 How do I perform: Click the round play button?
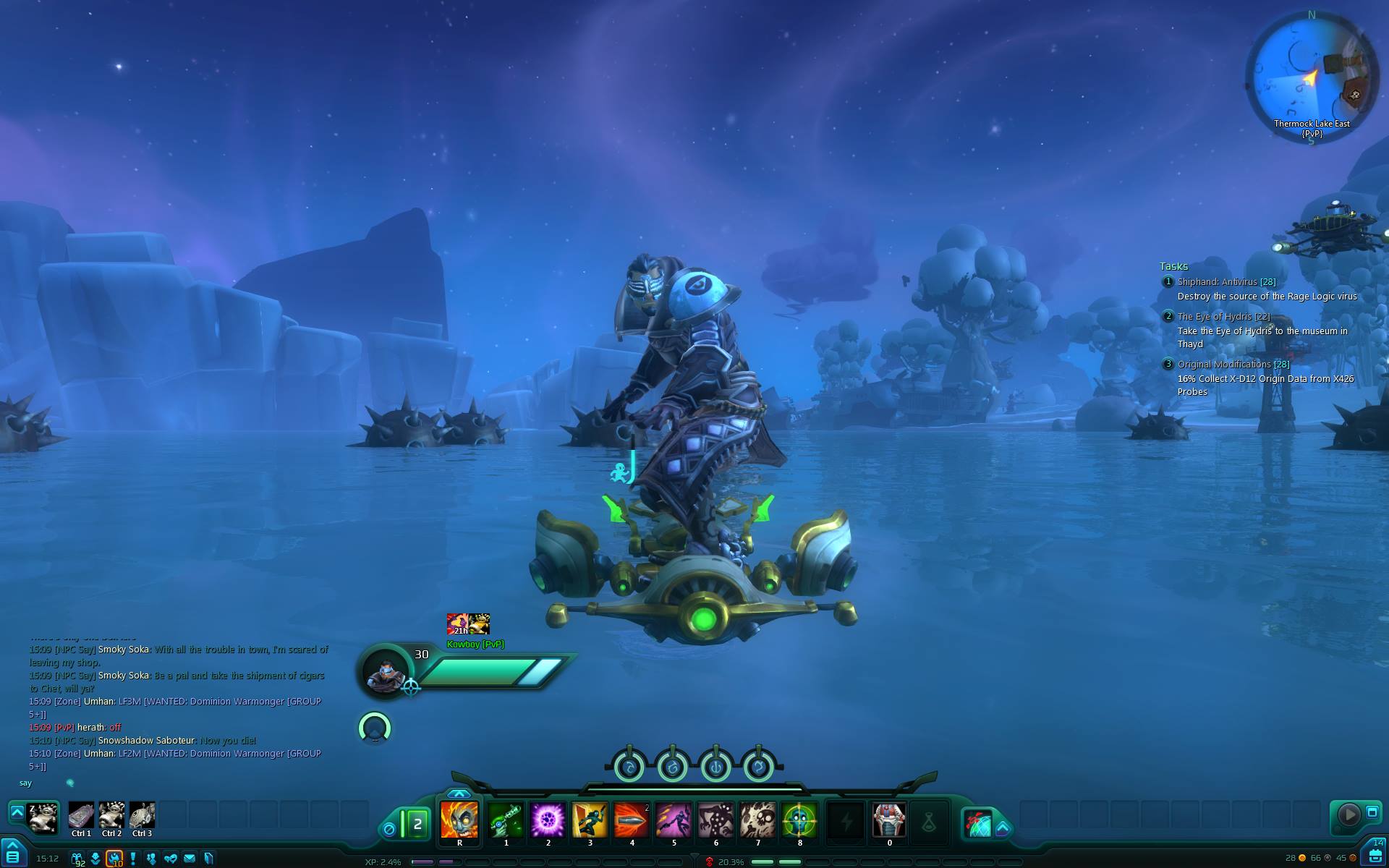tap(1348, 814)
